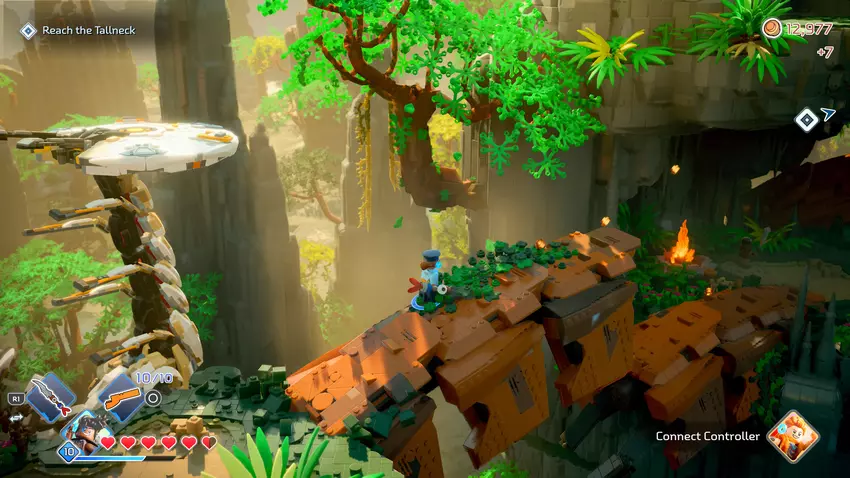This screenshot has height=478, width=850.
Task: Click the orange stud currency icon
Action: pyautogui.click(x=772, y=28)
